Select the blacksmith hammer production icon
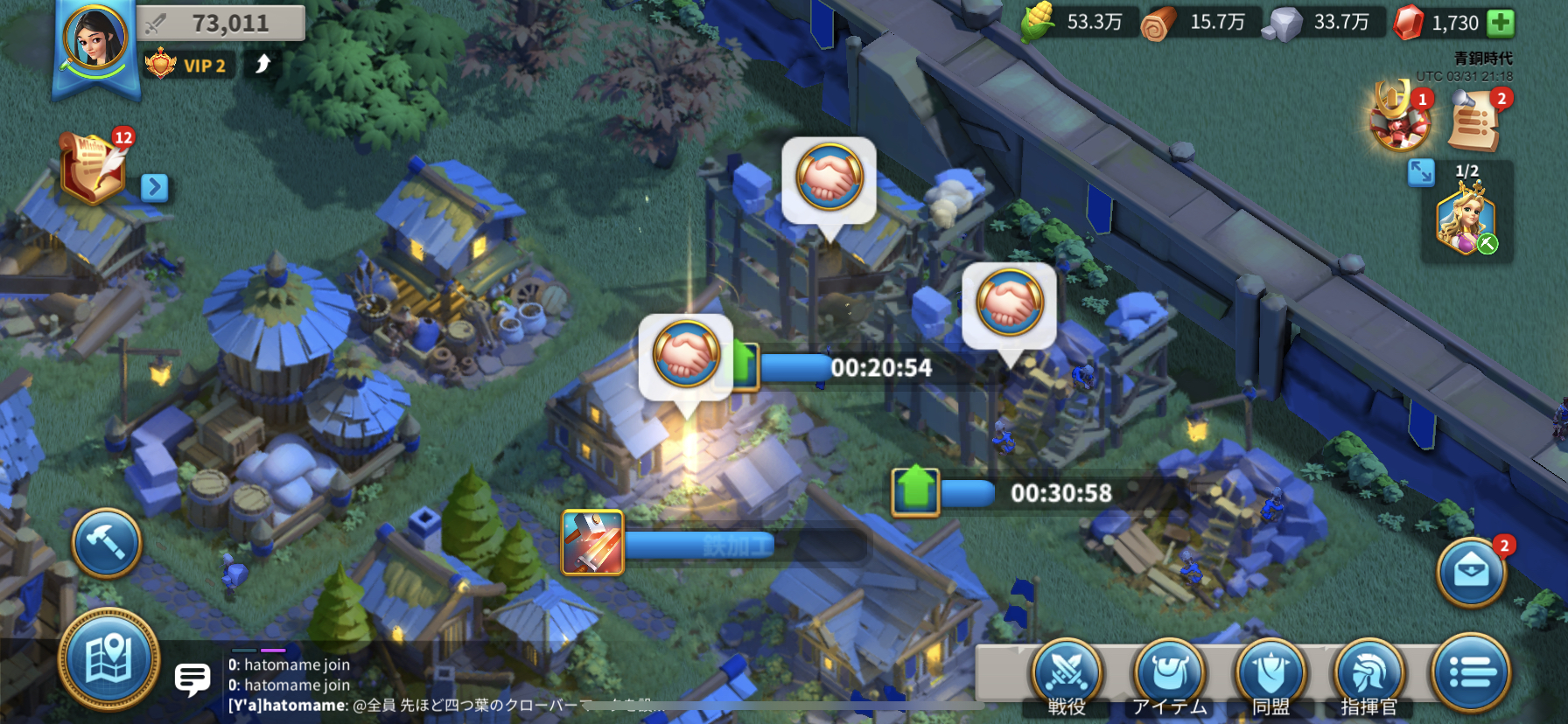Screen dimensions: 1568x724 pyautogui.click(x=592, y=543)
